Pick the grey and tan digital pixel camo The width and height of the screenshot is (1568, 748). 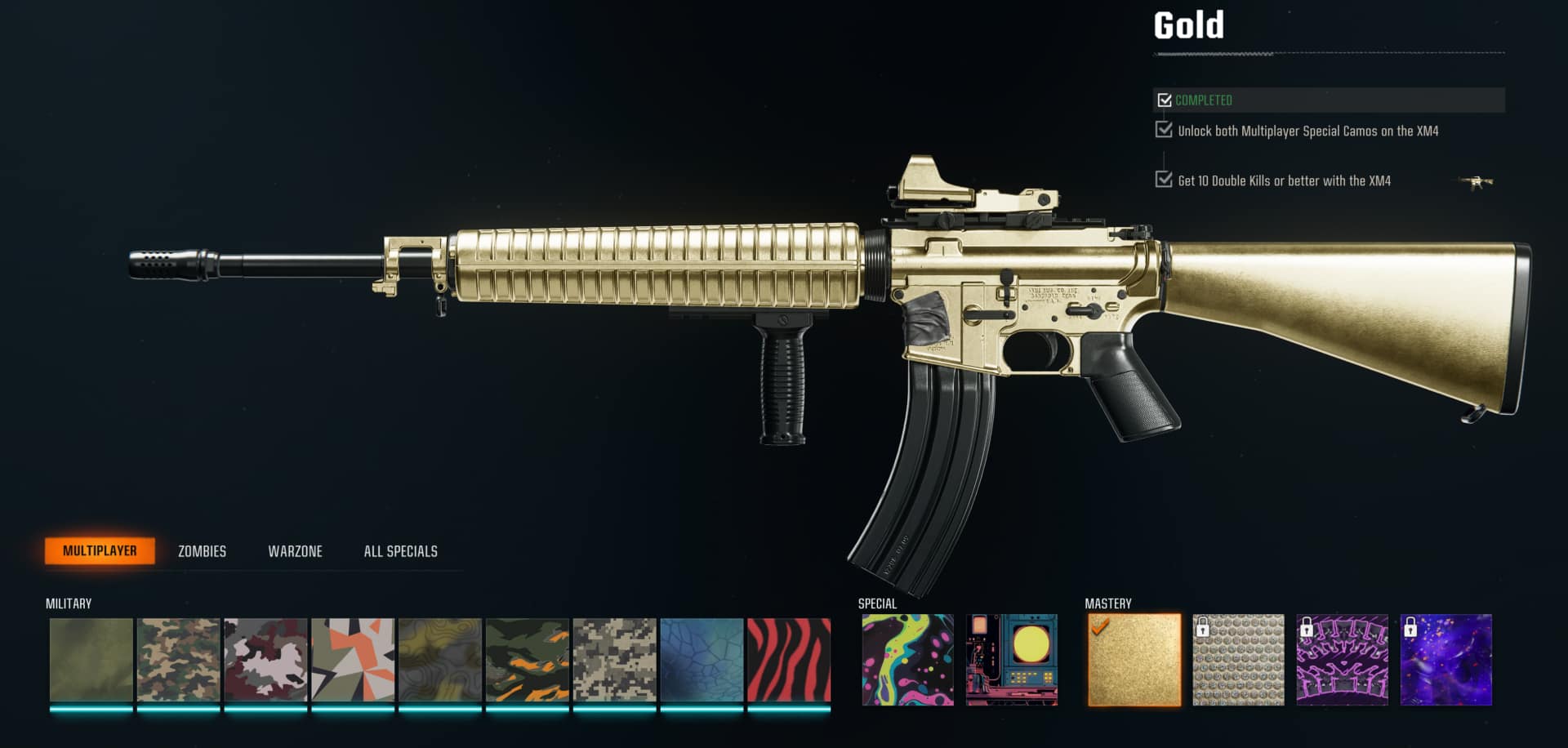tap(615, 660)
